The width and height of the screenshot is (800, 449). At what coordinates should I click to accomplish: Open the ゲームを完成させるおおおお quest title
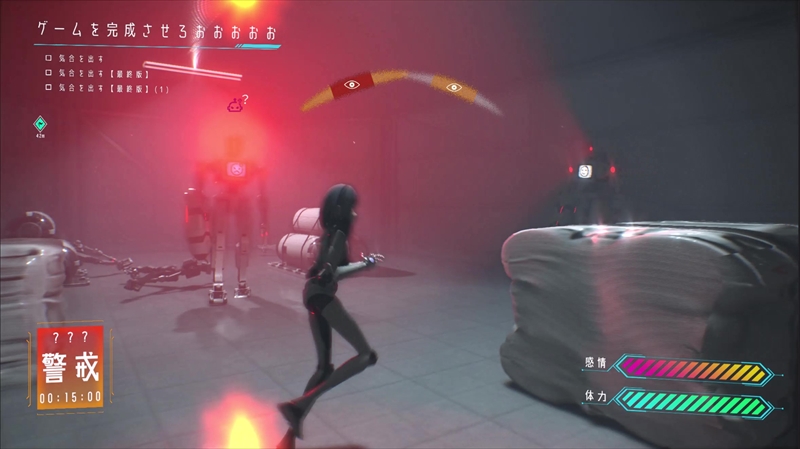(157, 32)
